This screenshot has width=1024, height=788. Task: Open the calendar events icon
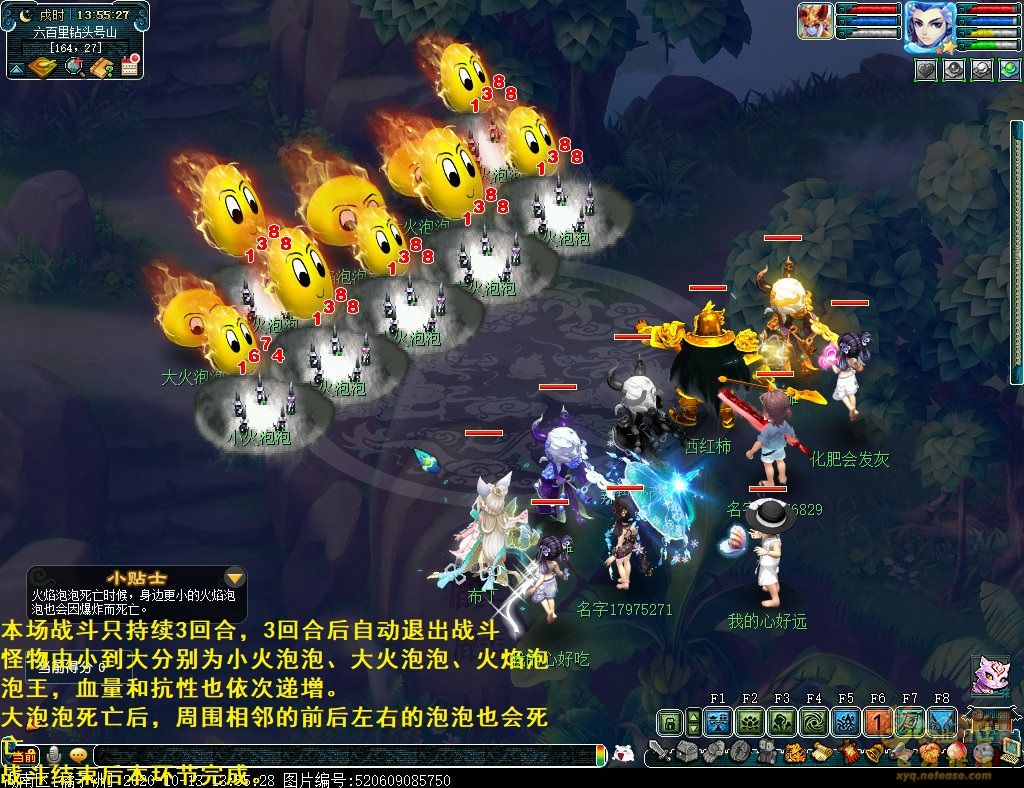point(129,67)
